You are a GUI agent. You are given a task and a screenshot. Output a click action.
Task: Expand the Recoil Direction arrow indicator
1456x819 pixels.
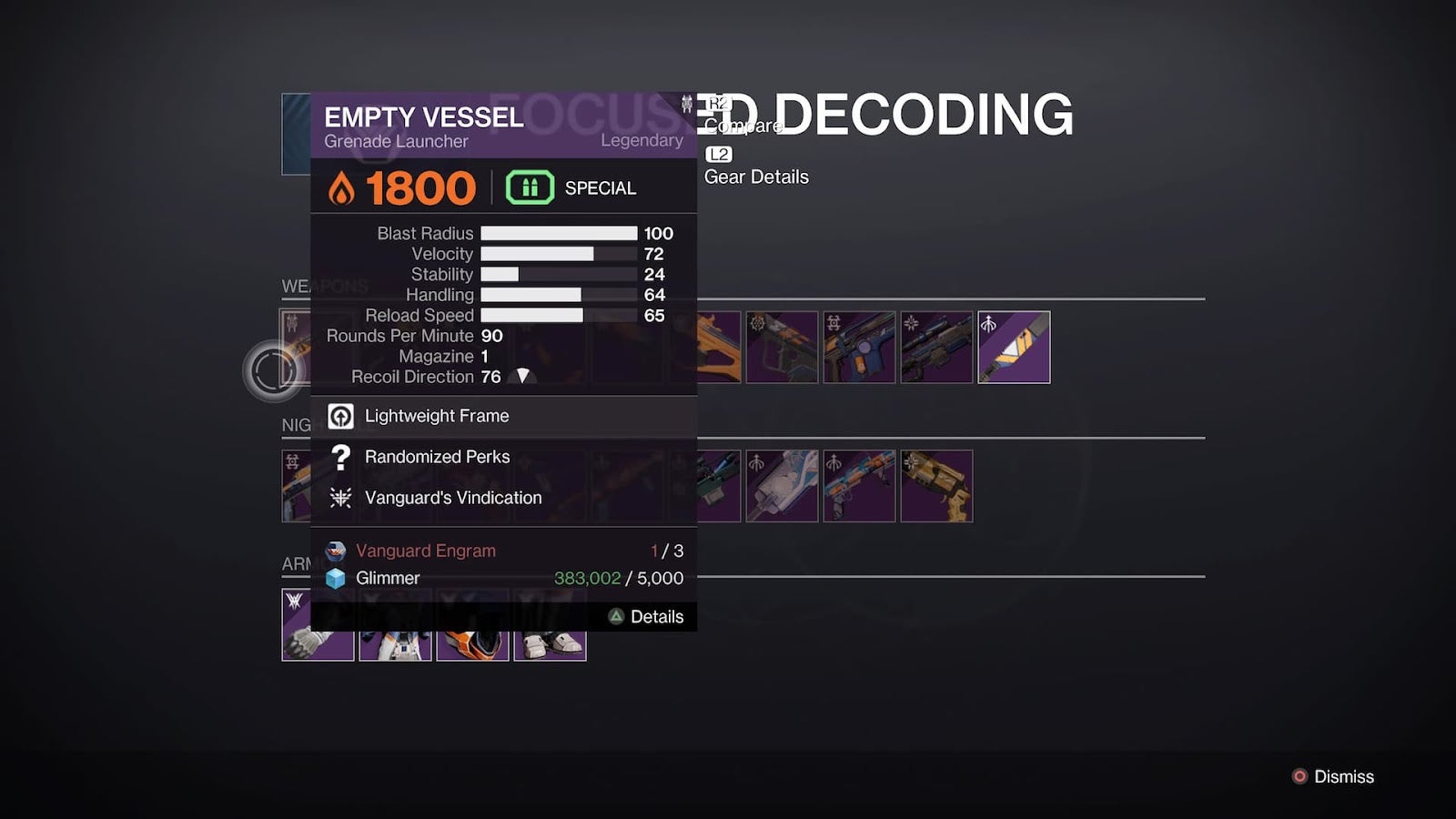tap(521, 377)
